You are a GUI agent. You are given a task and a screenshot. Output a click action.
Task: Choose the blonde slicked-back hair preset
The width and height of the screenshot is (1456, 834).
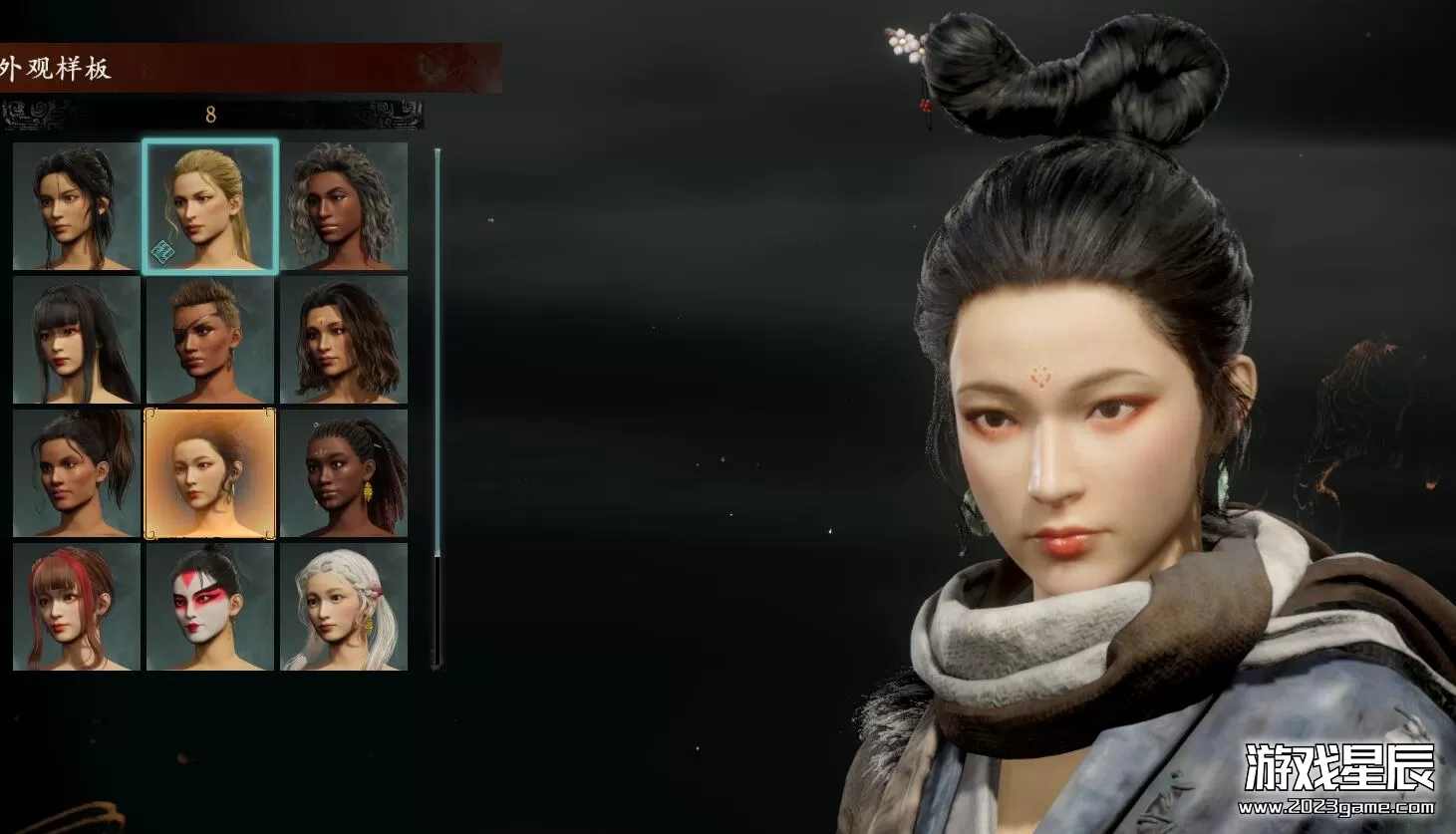[x=210, y=206]
